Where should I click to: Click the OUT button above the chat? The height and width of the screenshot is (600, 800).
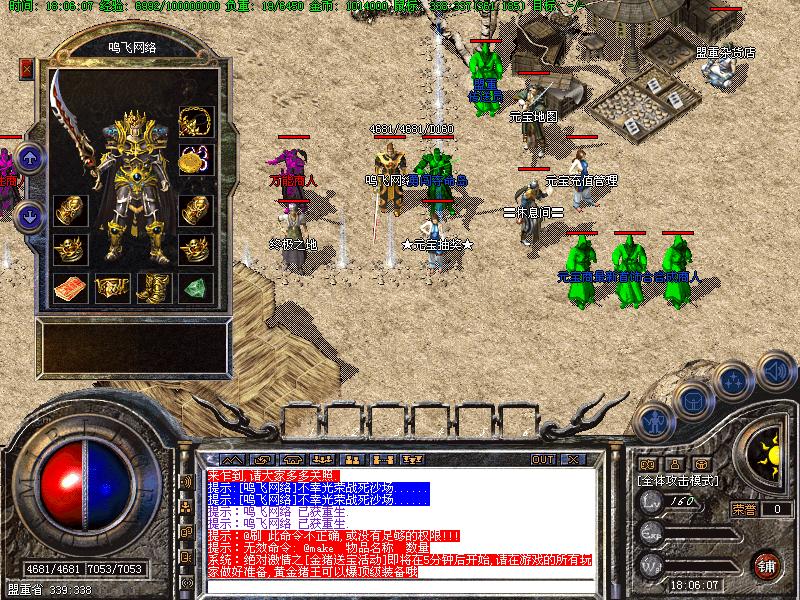click(x=542, y=459)
